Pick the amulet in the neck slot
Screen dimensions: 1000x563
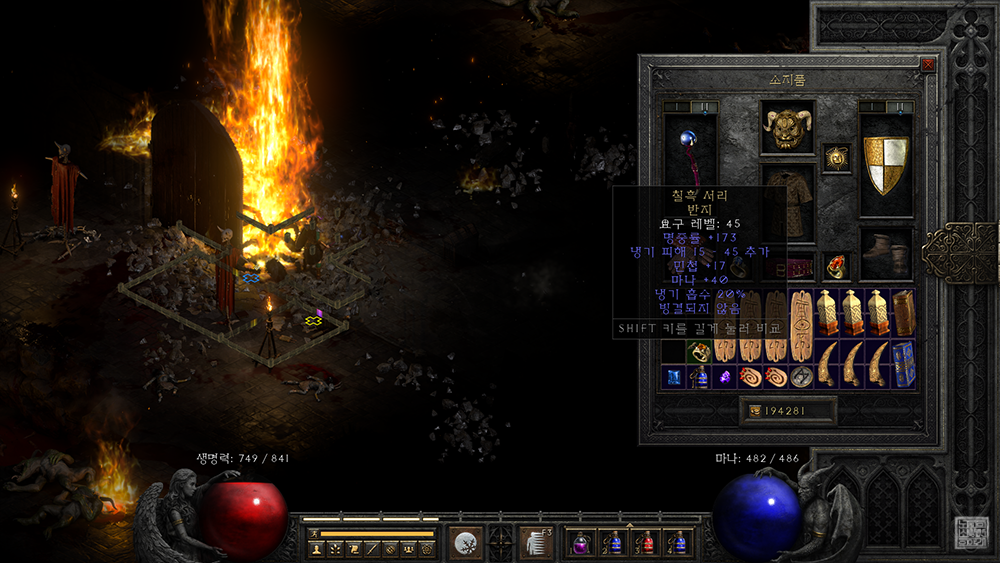(836, 157)
